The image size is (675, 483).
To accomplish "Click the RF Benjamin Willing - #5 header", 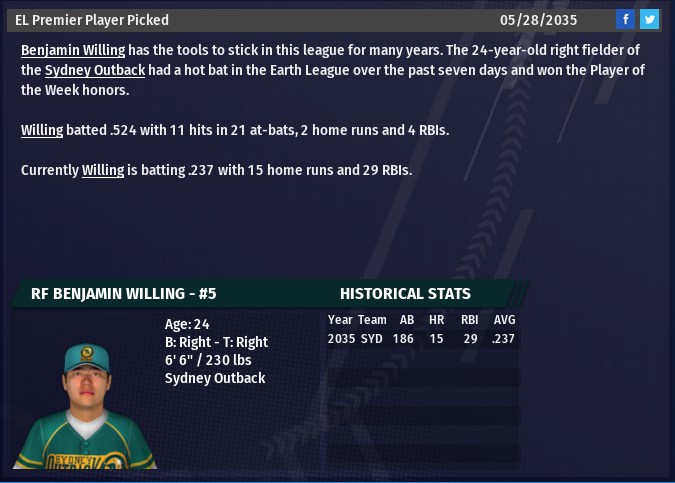I will [x=124, y=294].
